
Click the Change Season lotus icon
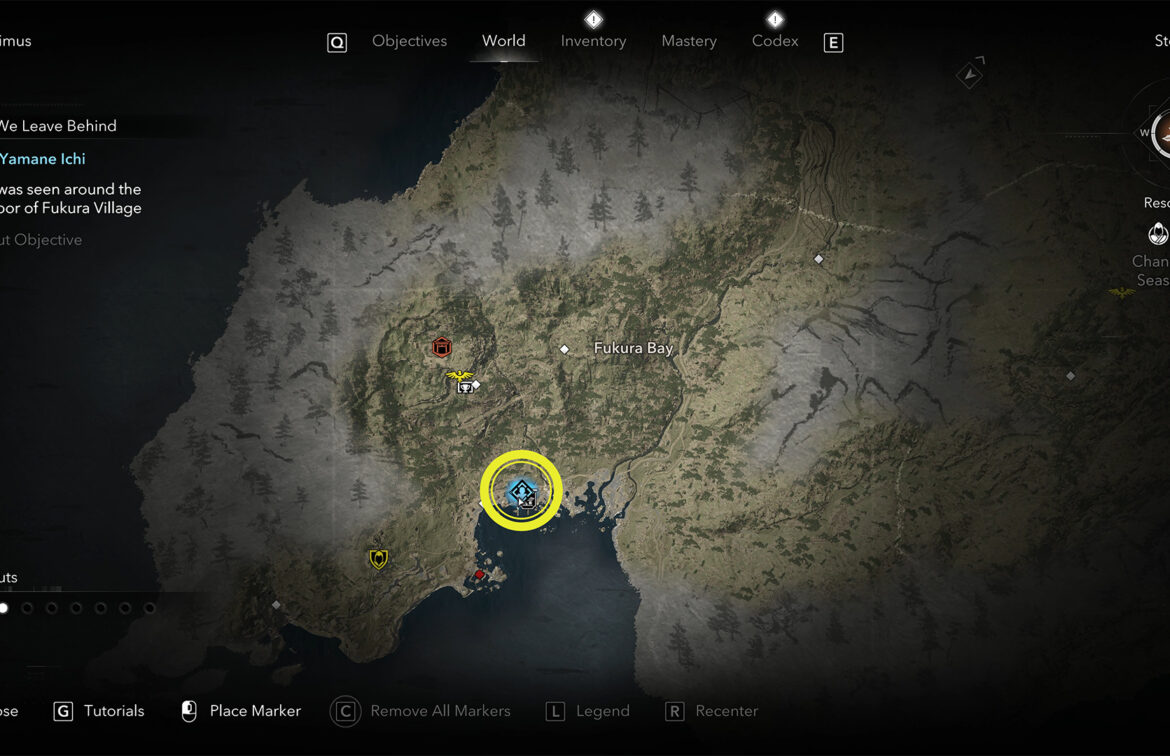(1158, 234)
